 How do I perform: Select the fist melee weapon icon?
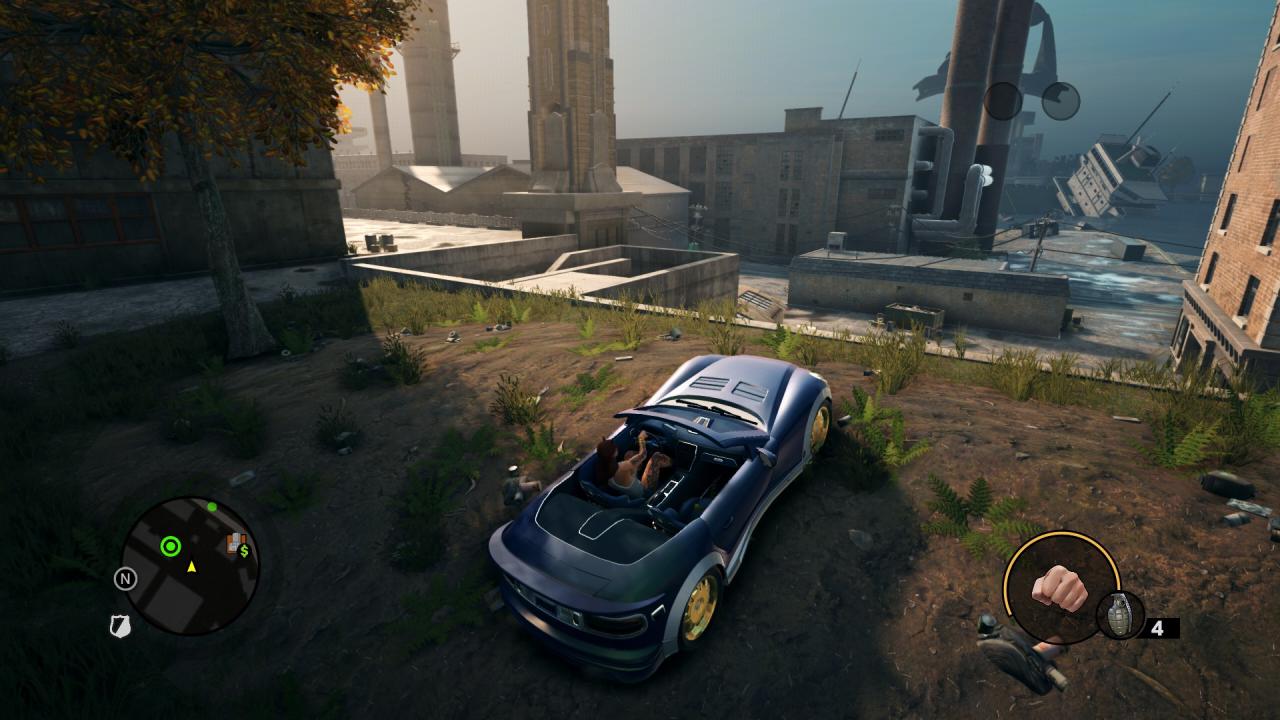pyautogui.click(x=1059, y=588)
